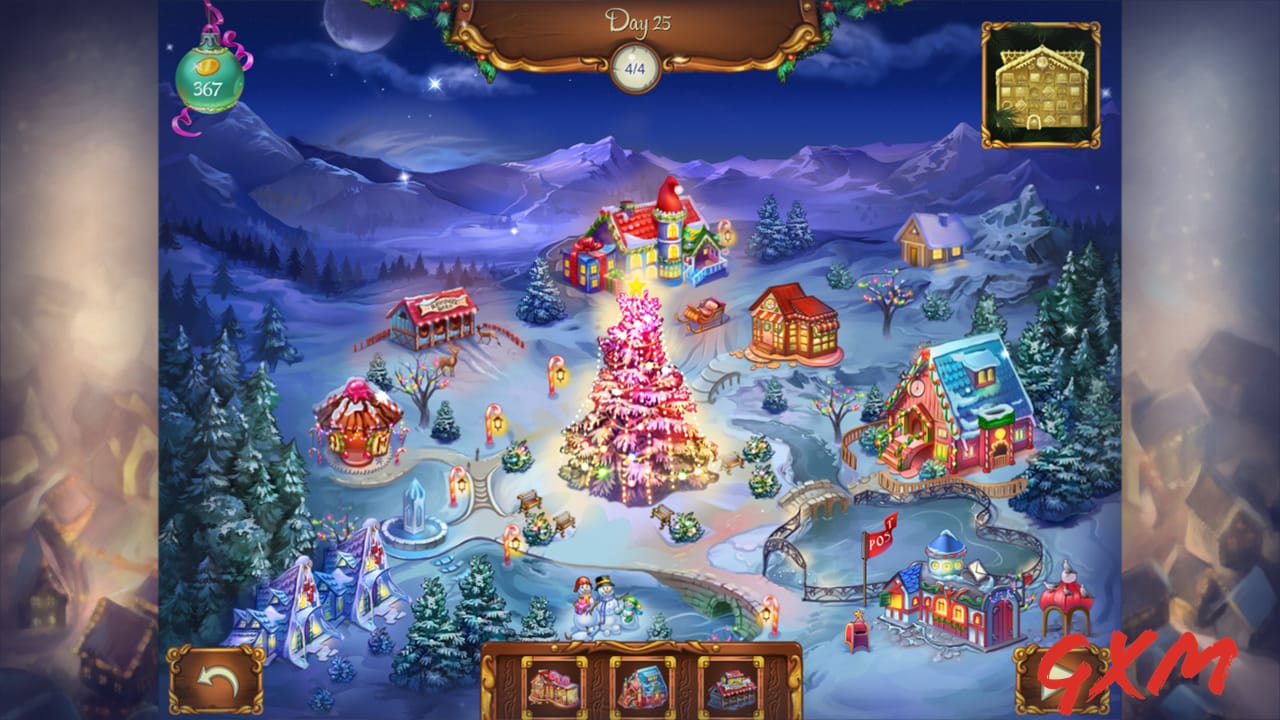
Task: Click the green coin ornament showing 367
Action: click(207, 75)
